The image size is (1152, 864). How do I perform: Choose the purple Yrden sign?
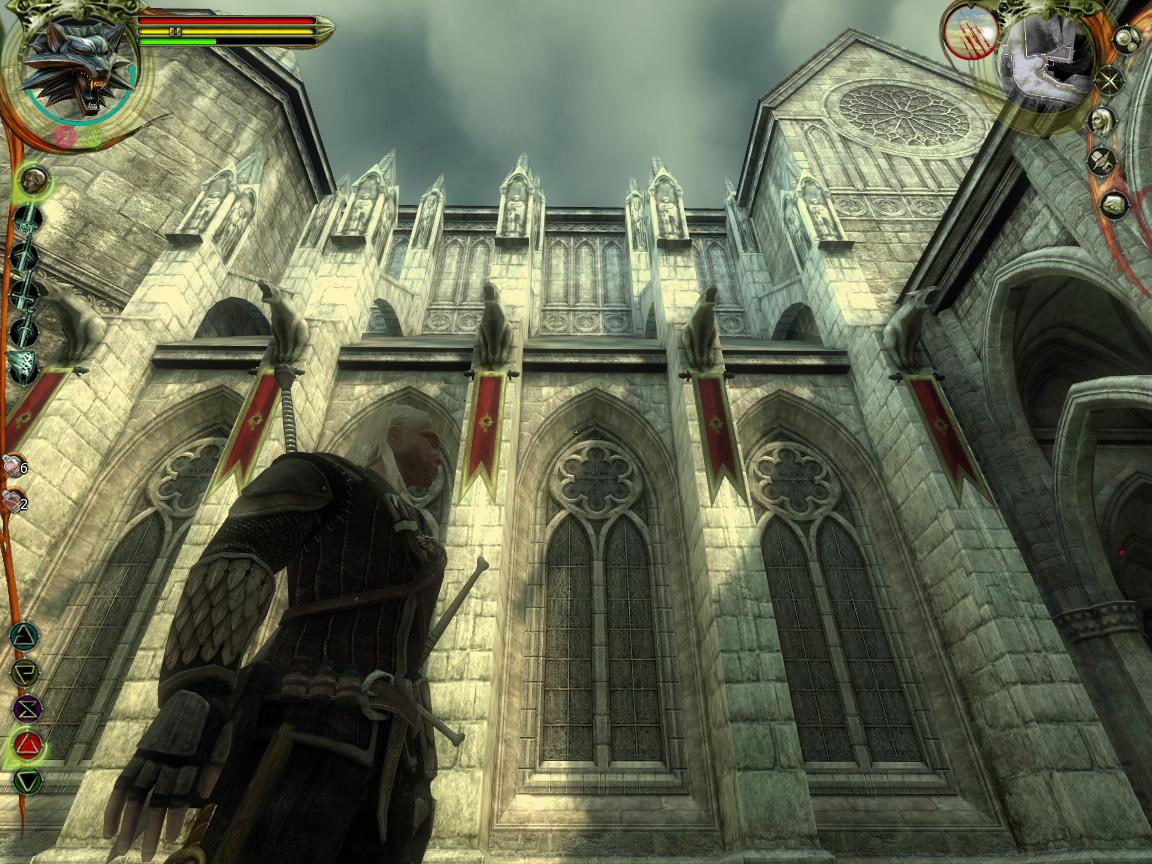(26, 708)
